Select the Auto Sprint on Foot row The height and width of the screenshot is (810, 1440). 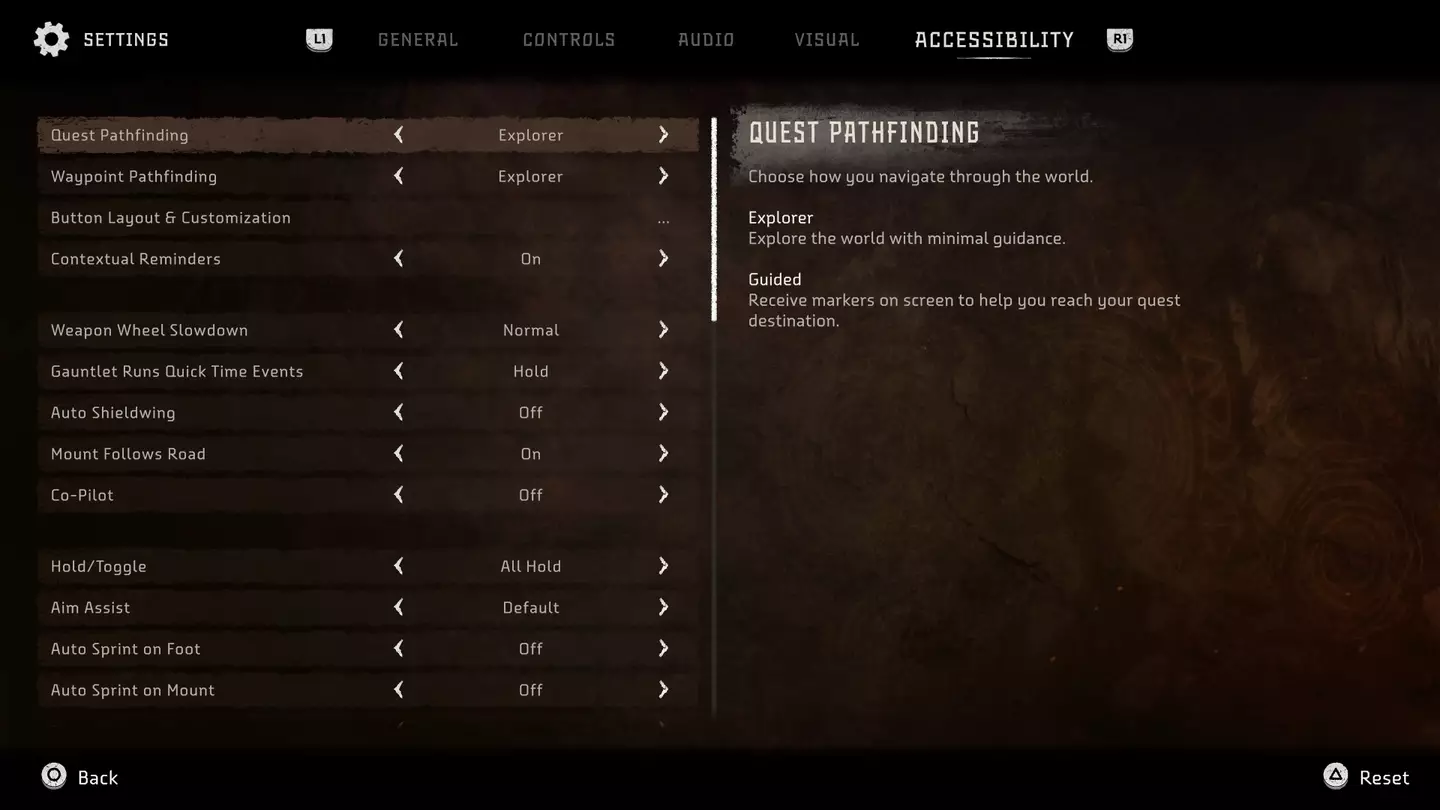126,649
